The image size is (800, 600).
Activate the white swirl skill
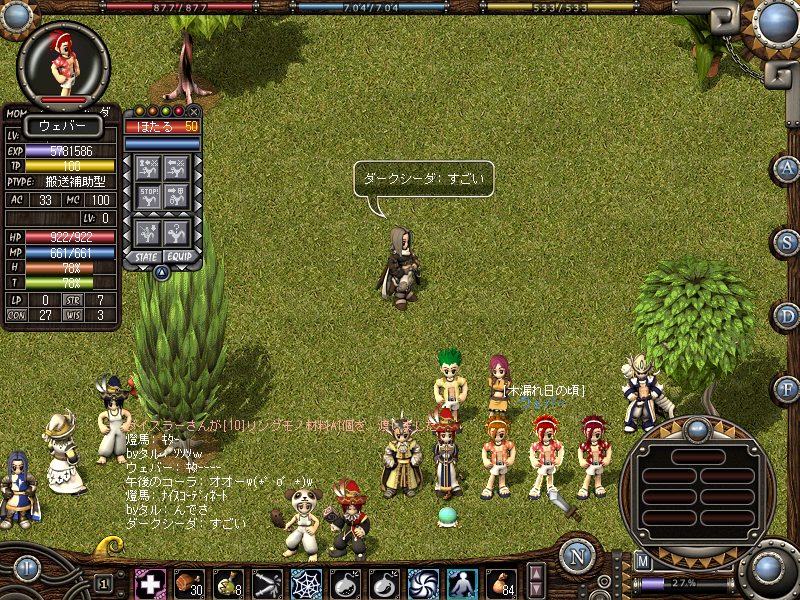point(423,582)
